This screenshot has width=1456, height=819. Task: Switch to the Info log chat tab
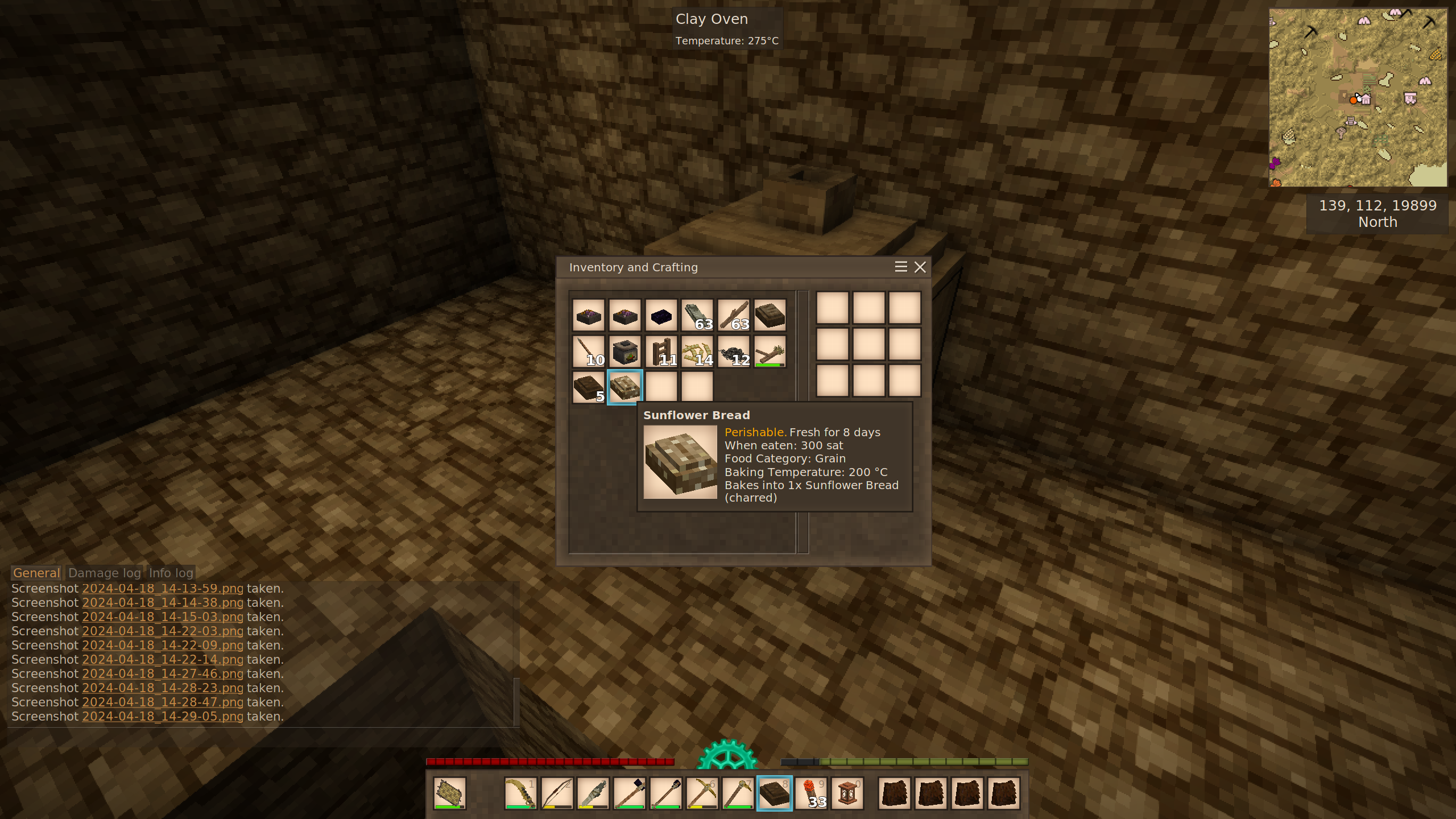point(171,573)
